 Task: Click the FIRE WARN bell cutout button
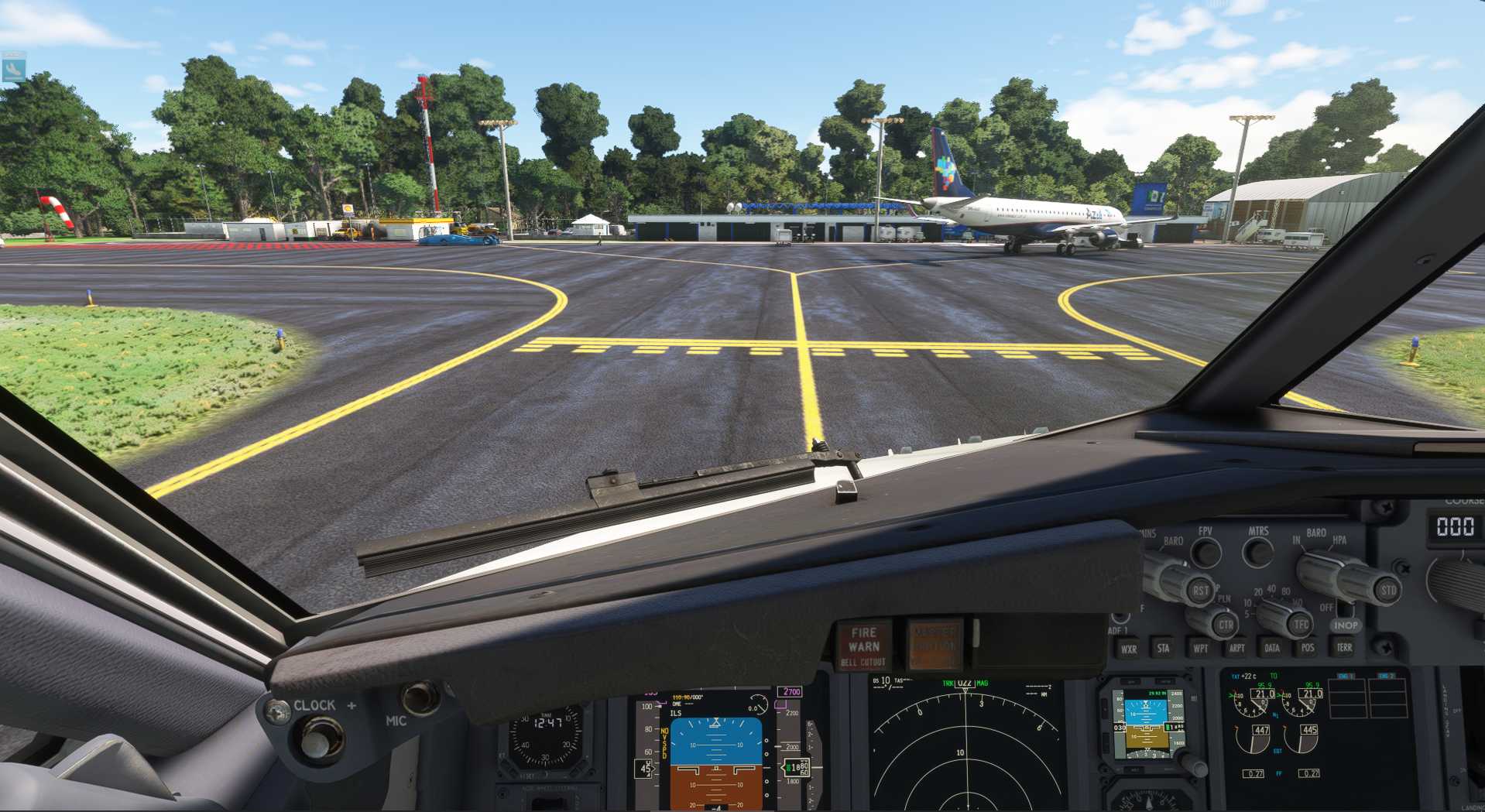coord(863,645)
